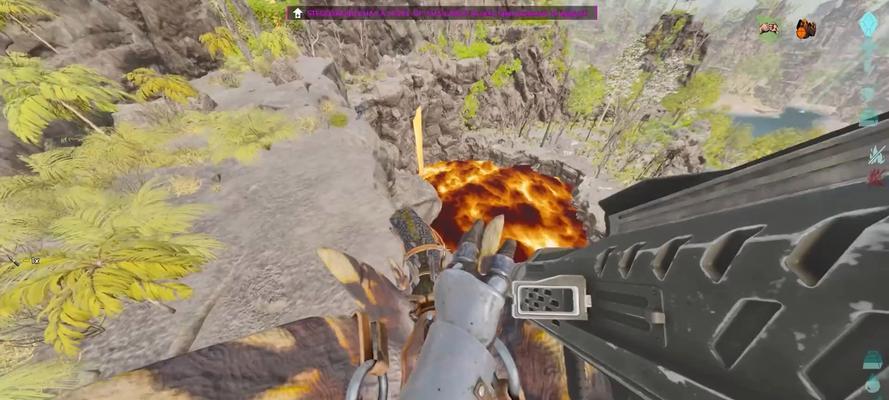The height and width of the screenshot is (400, 889).
Task: Click the cyan crystal icon at top right
Action: 869,24
